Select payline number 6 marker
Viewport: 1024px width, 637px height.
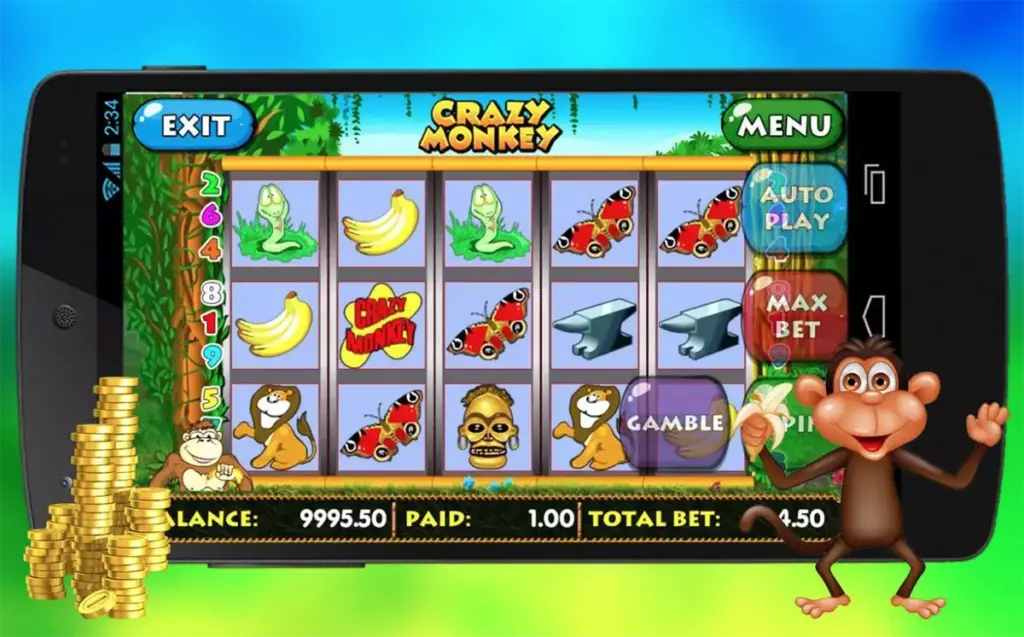click(x=211, y=215)
